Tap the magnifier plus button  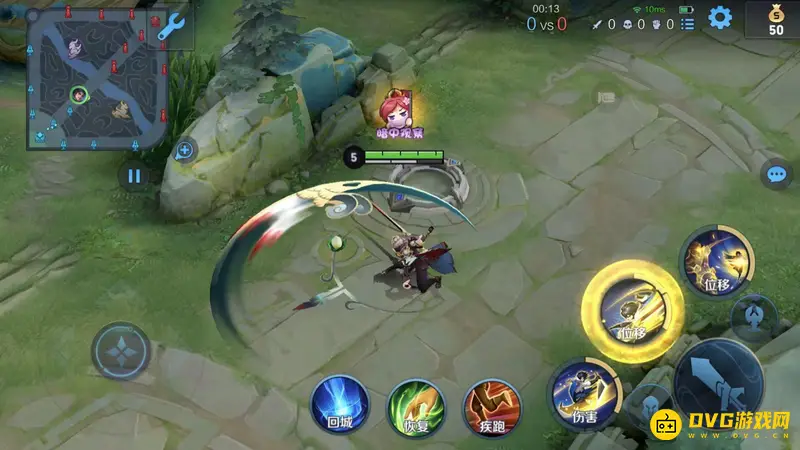184,151
